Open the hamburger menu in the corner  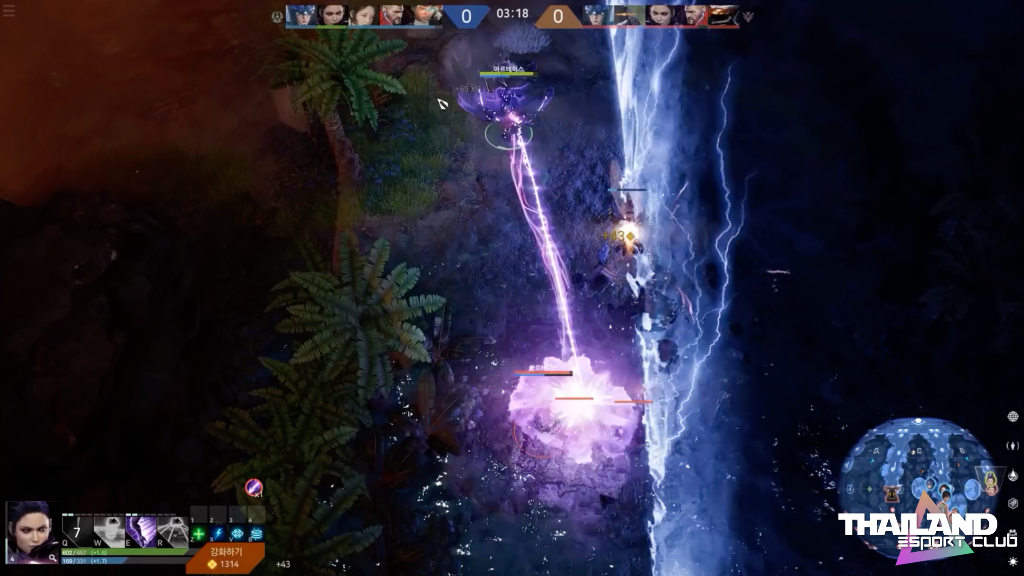pyautogui.click(x=9, y=12)
